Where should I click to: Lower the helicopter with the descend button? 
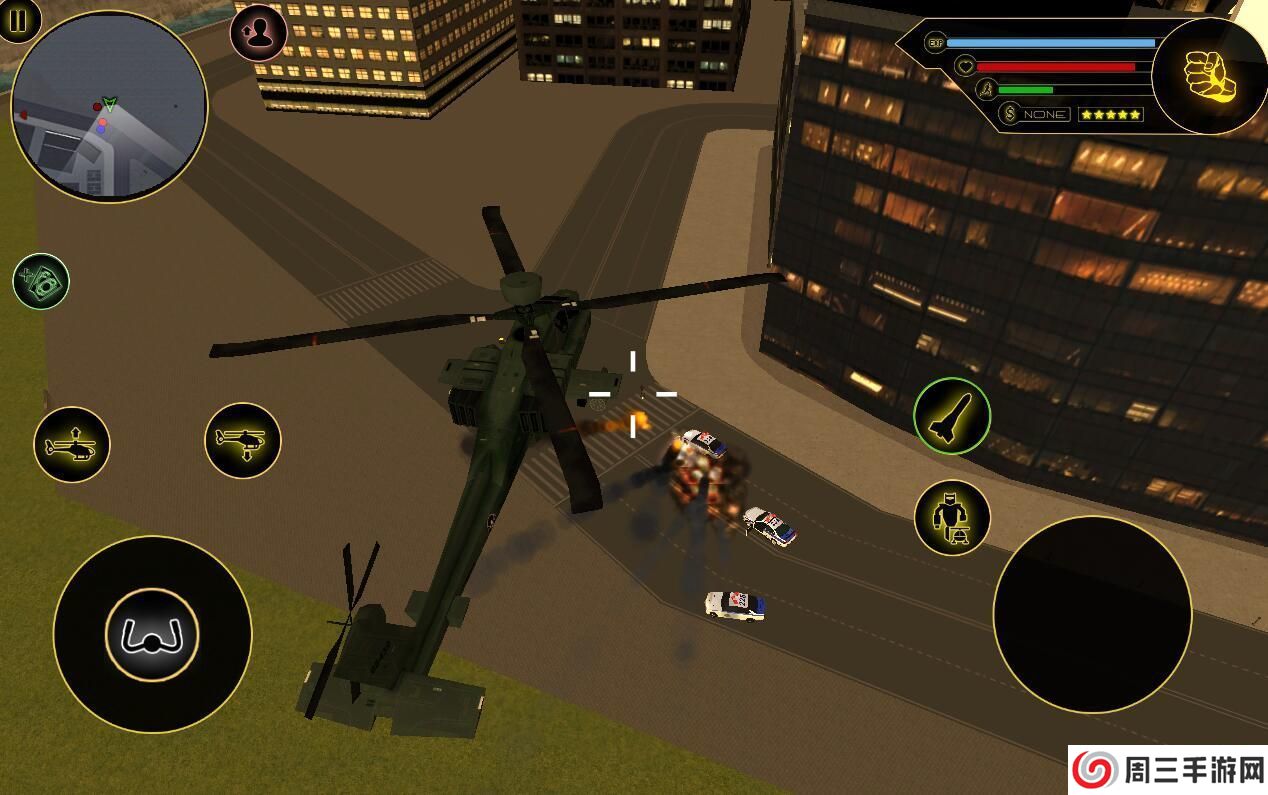[243, 440]
